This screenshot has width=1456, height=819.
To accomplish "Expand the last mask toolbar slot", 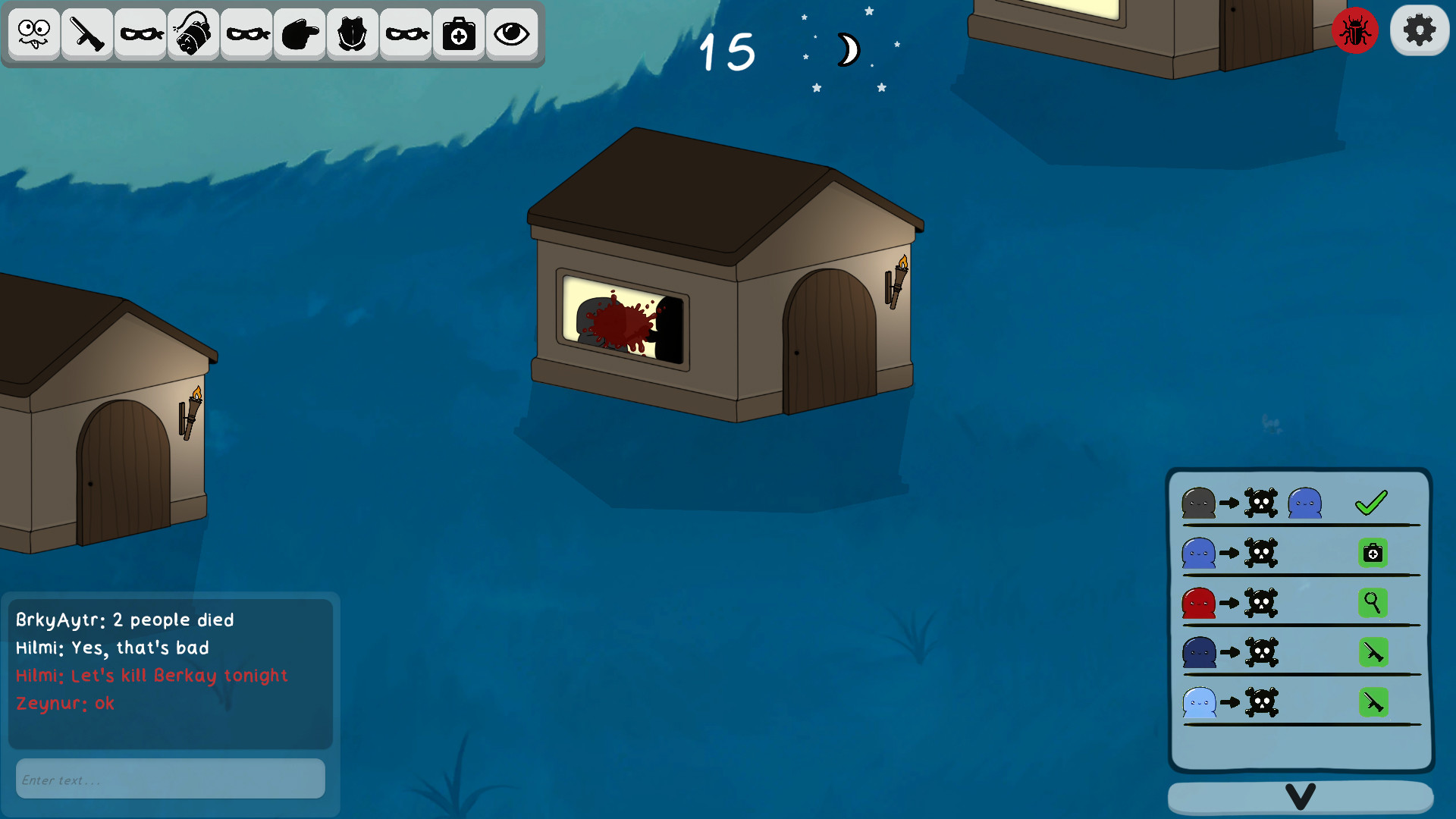I will pyautogui.click(x=405, y=33).
